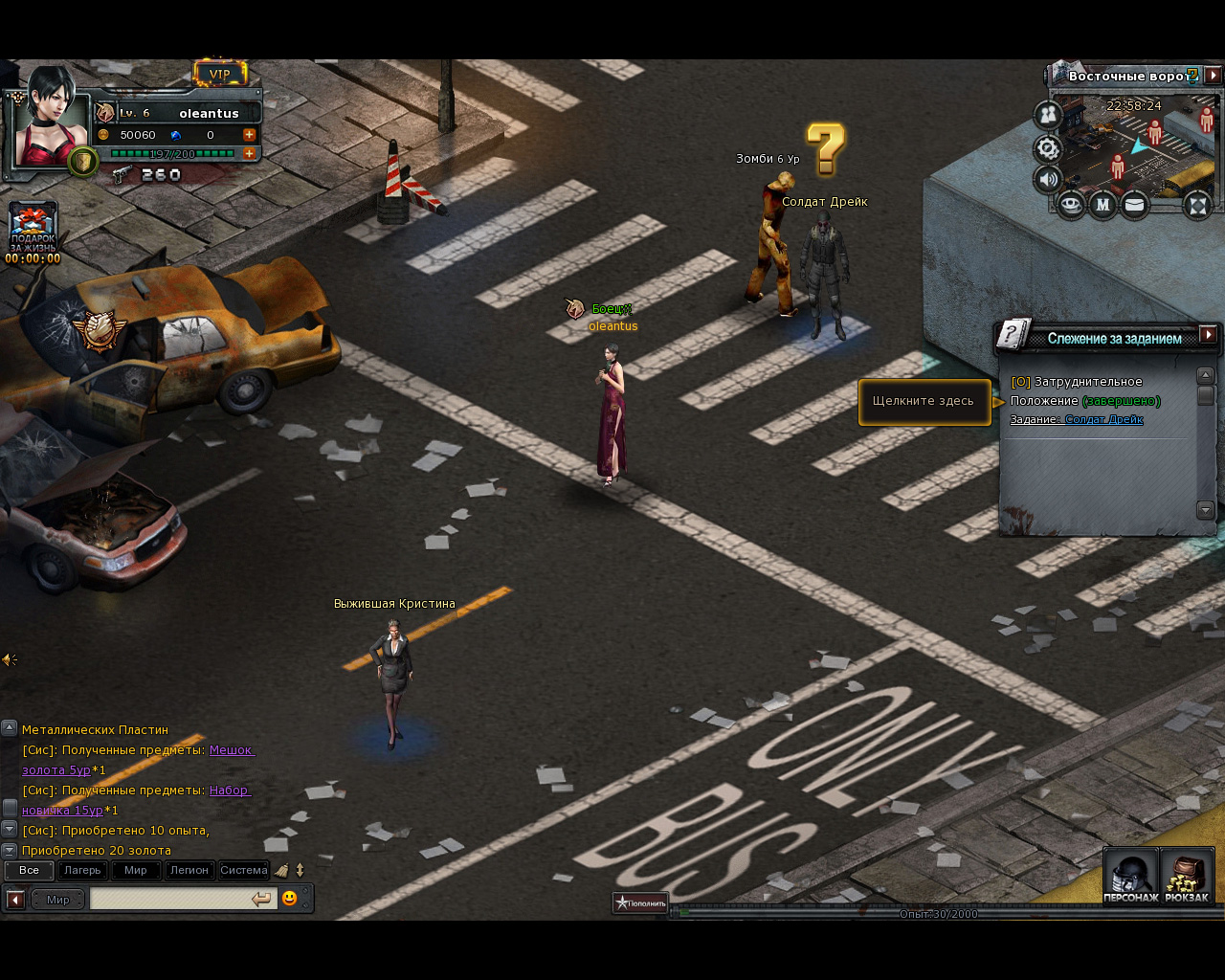This screenshot has height=980, width=1225.
Task: Open the emoji smiley picker in chat
Action: [x=289, y=899]
